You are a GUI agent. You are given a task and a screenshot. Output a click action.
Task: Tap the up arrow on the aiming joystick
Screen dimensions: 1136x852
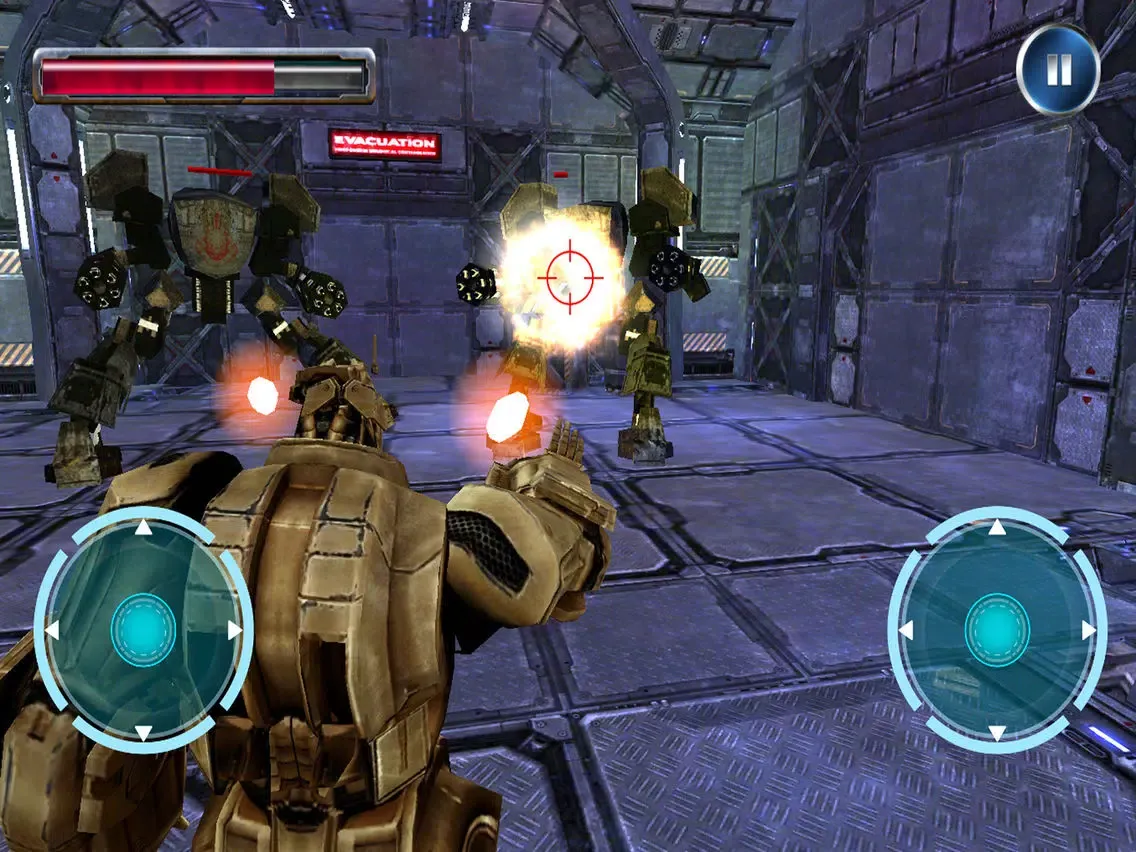click(997, 527)
